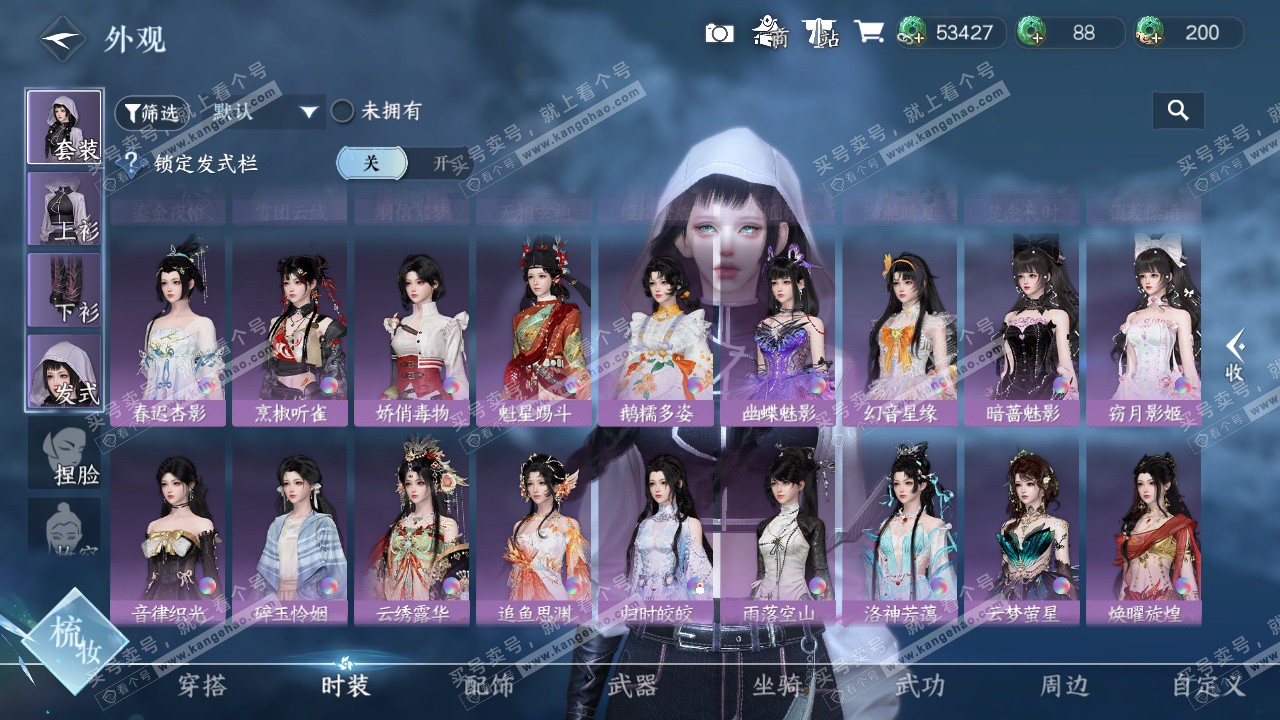This screenshot has width=1280, height=720.
Task: Open the 坐骑 mount tab
Action: (x=777, y=686)
